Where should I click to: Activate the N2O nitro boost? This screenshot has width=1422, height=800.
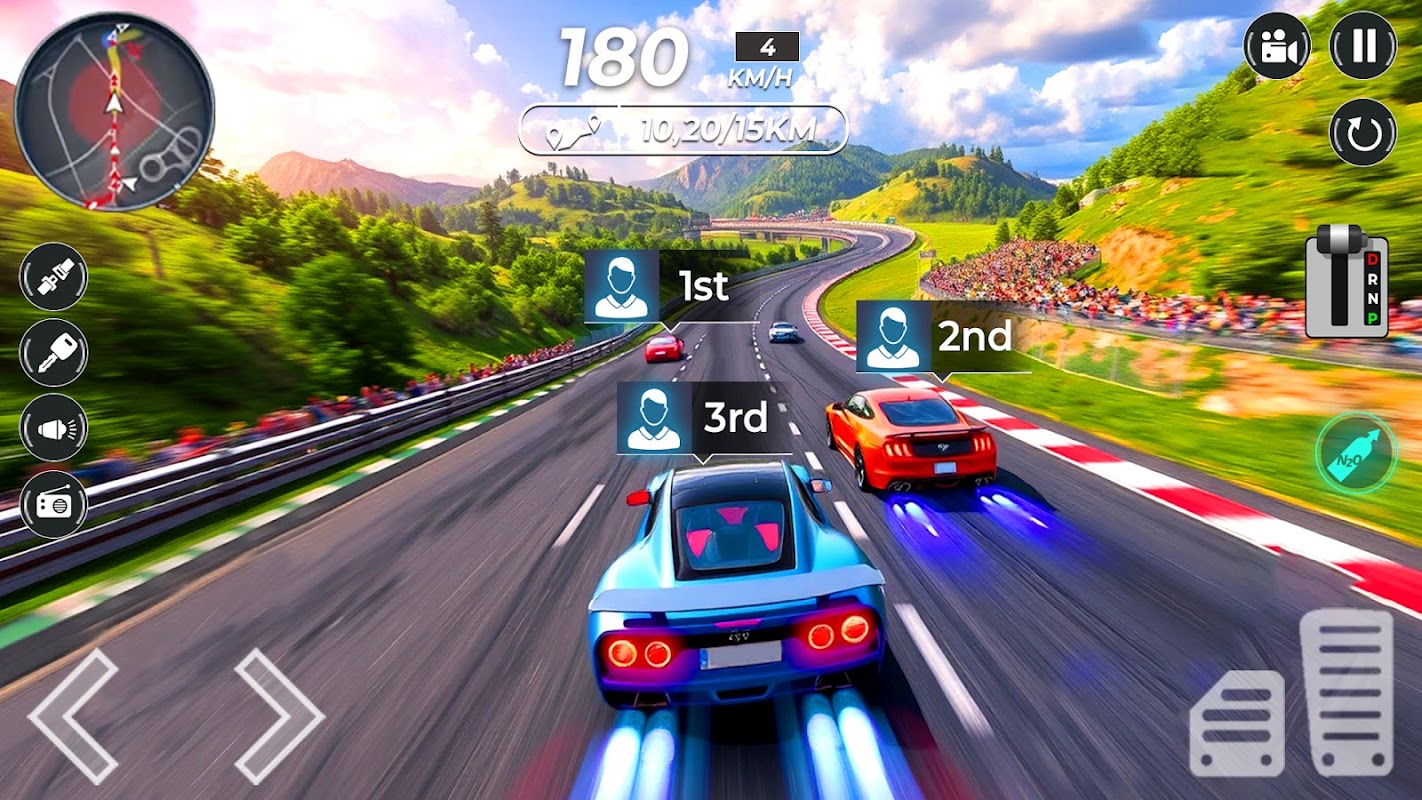click(1355, 453)
